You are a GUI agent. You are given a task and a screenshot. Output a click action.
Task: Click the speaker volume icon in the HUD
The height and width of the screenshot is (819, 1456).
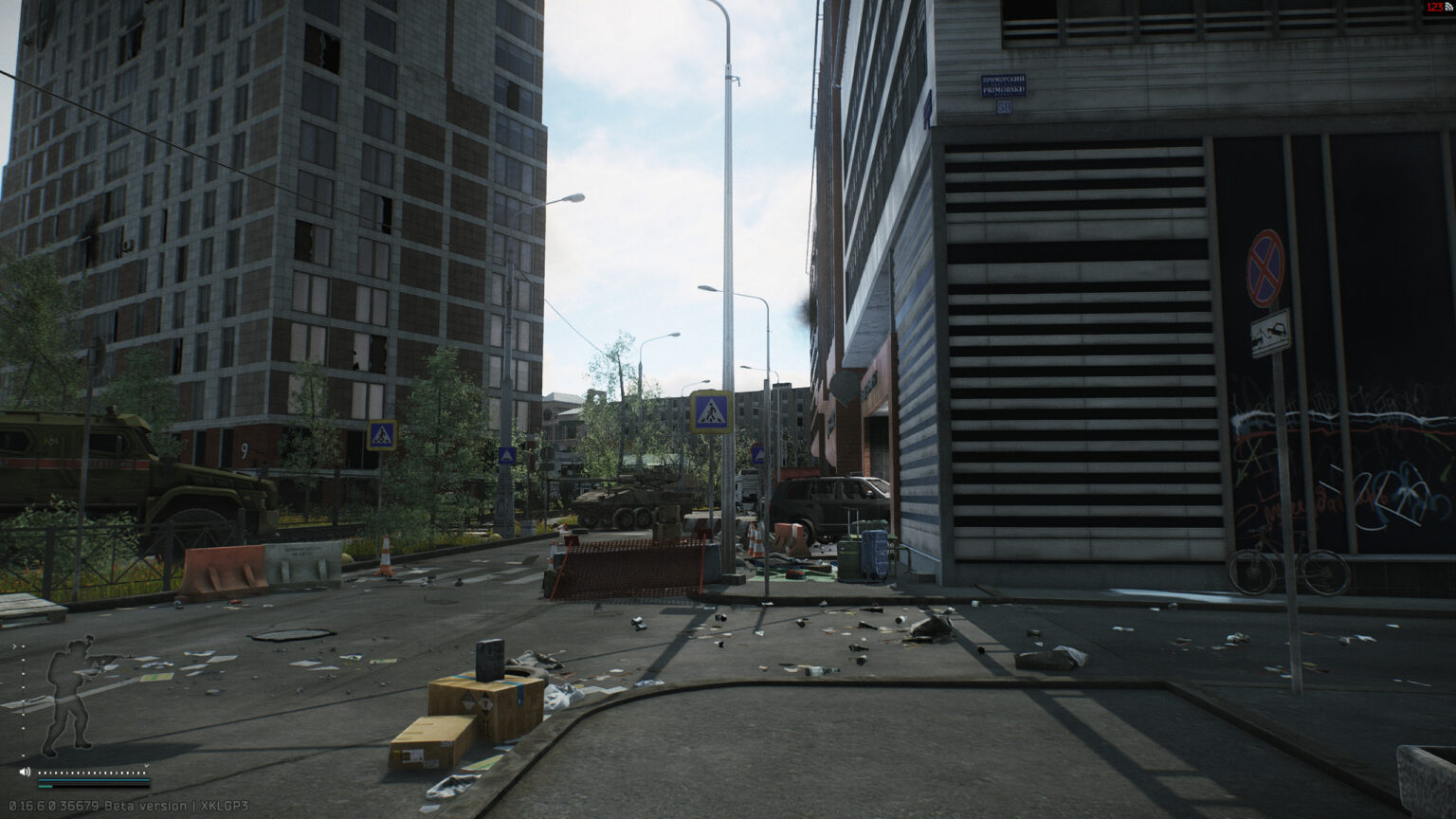point(26,772)
